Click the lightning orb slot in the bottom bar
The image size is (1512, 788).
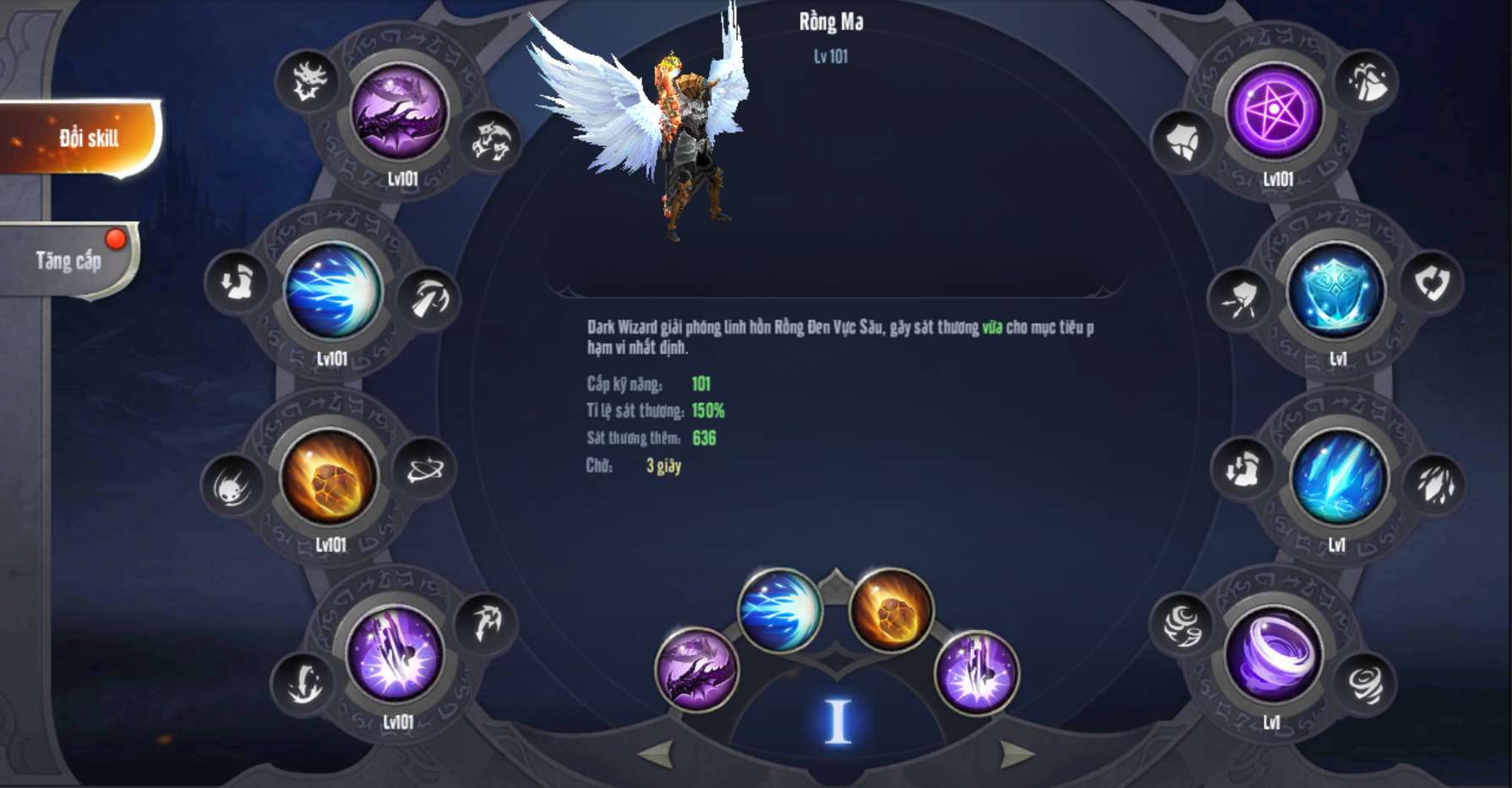[x=779, y=609]
